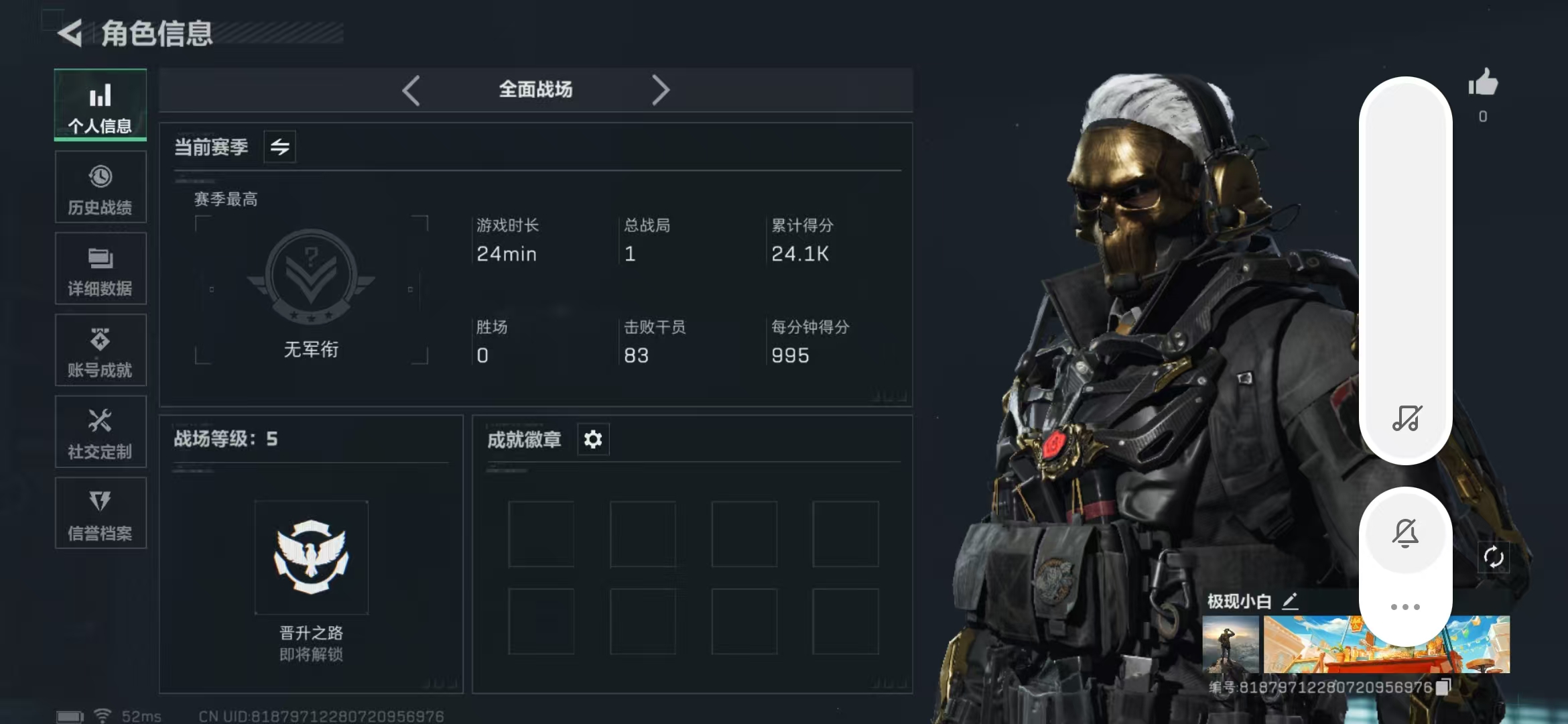Toggle the muted music note button
The height and width of the screenshot is (724, 1568).
1406,418
